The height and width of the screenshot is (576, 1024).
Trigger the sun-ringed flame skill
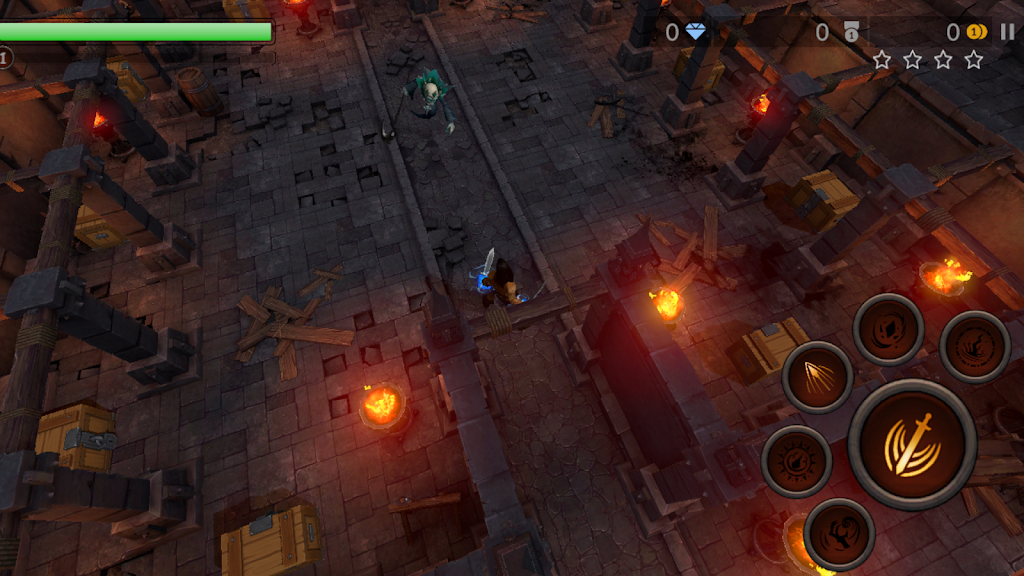pyautogui.click(x=797, y=461)
